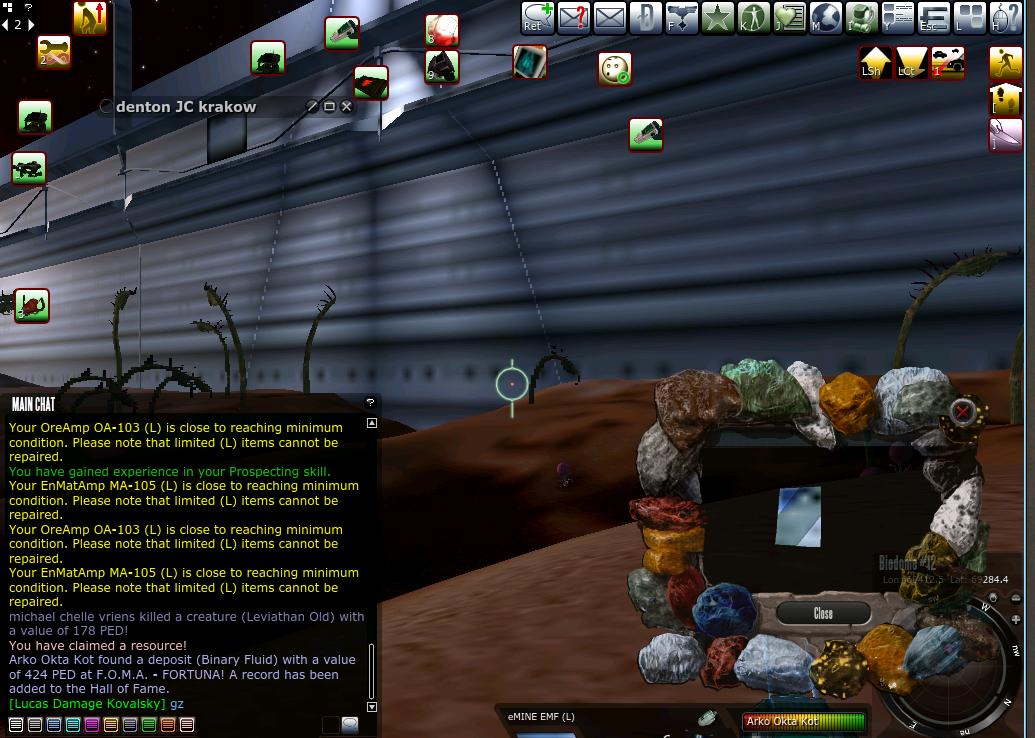
Task: Open the world map globe icon
Action: (x=825, y=18)
